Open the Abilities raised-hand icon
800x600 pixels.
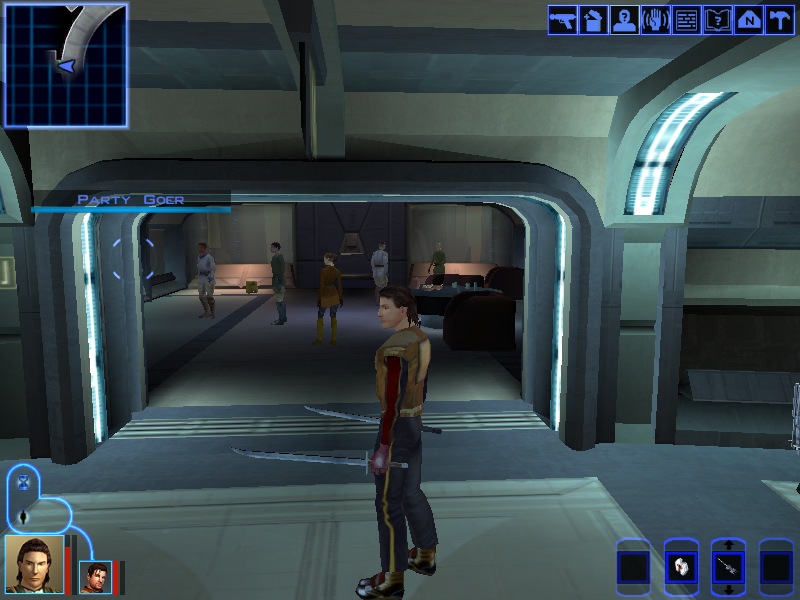pyautogui.click(x=655, y=20)
